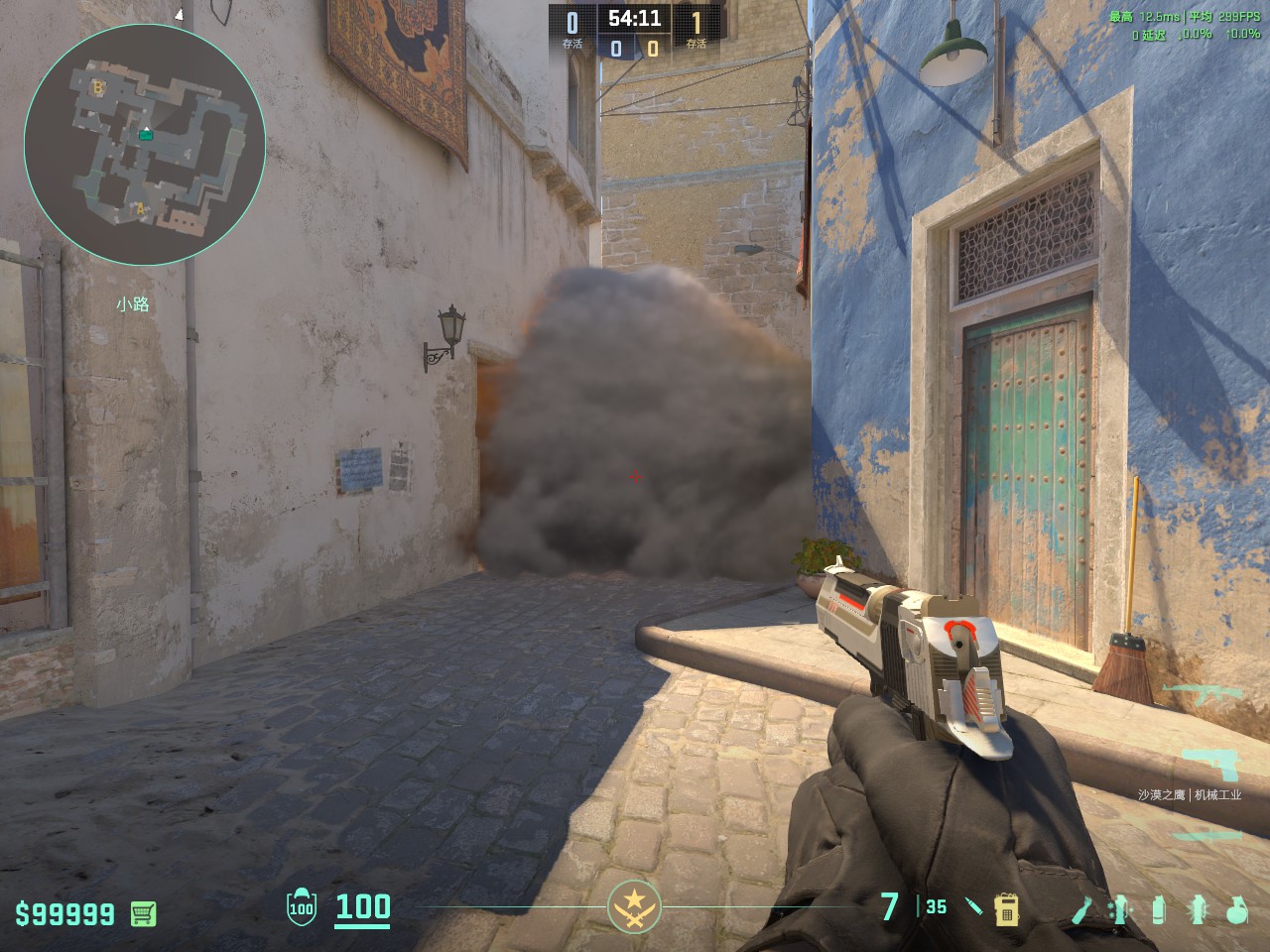Select the HE grenade icon
The height and width of the screenshot is (952, 1270).
[1235, 908]
